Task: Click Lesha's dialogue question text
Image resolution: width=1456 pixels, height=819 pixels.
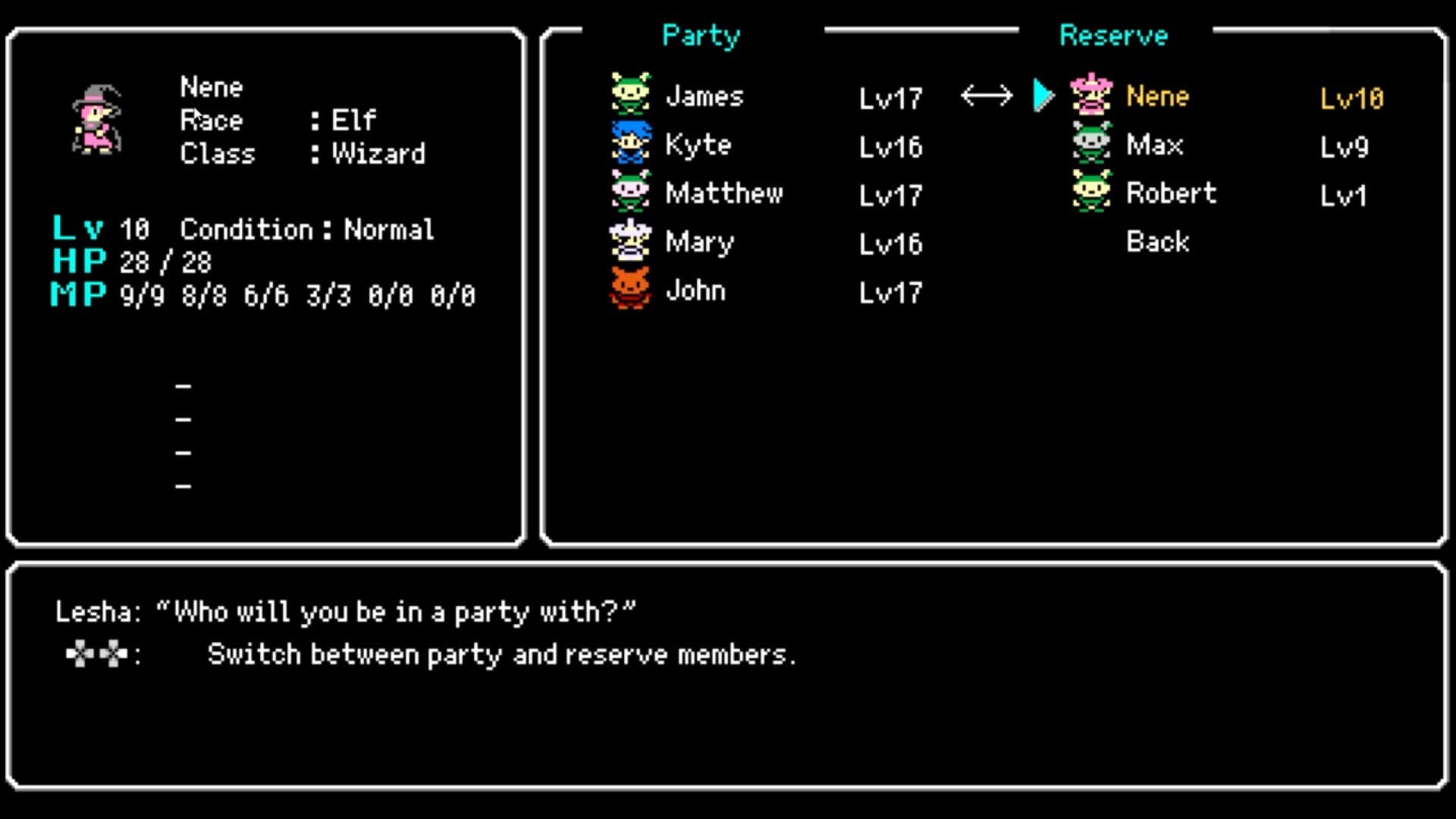Action: point(345,610)
